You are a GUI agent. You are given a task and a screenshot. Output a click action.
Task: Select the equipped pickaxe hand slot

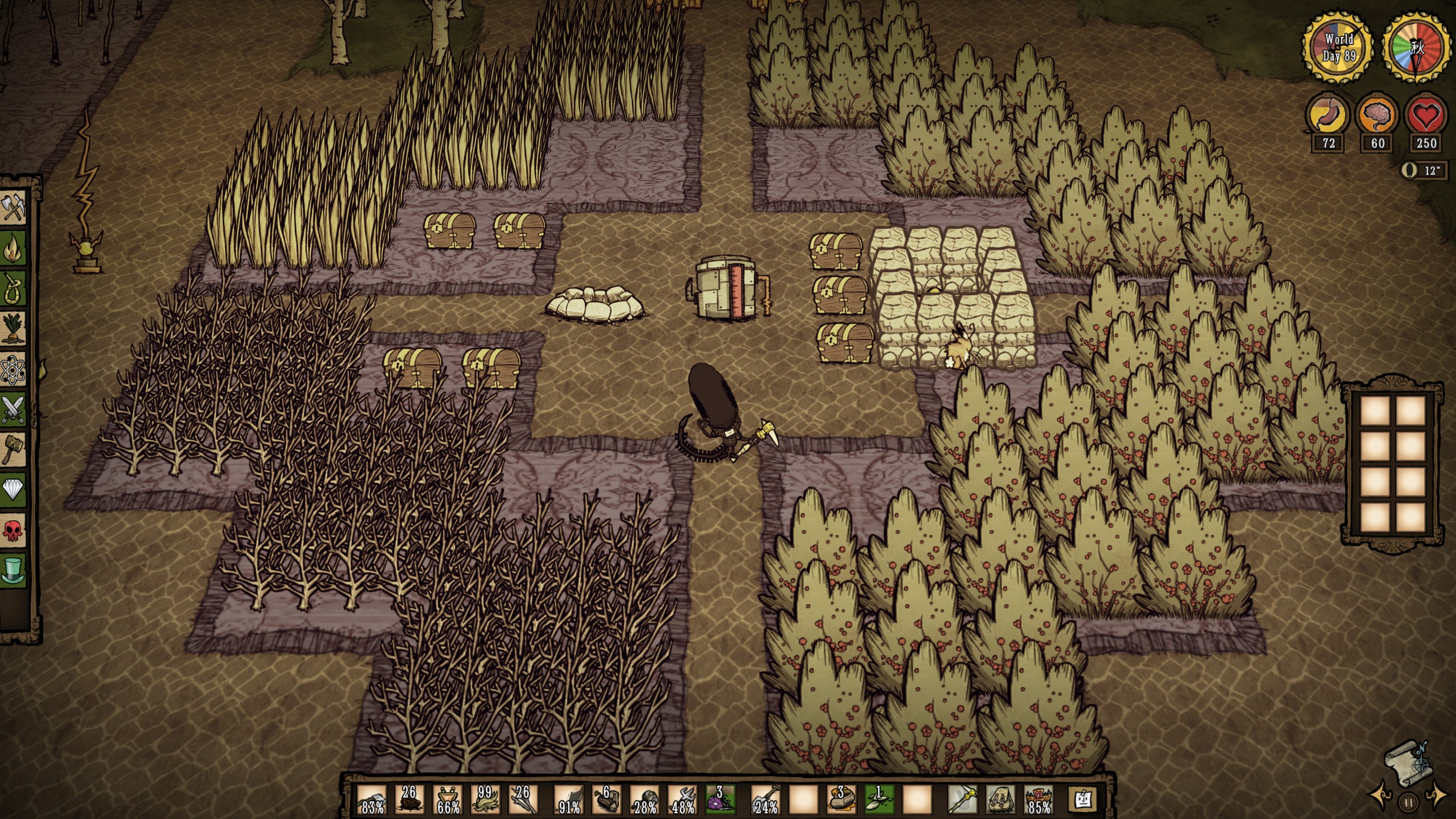(x=962, y=800)
